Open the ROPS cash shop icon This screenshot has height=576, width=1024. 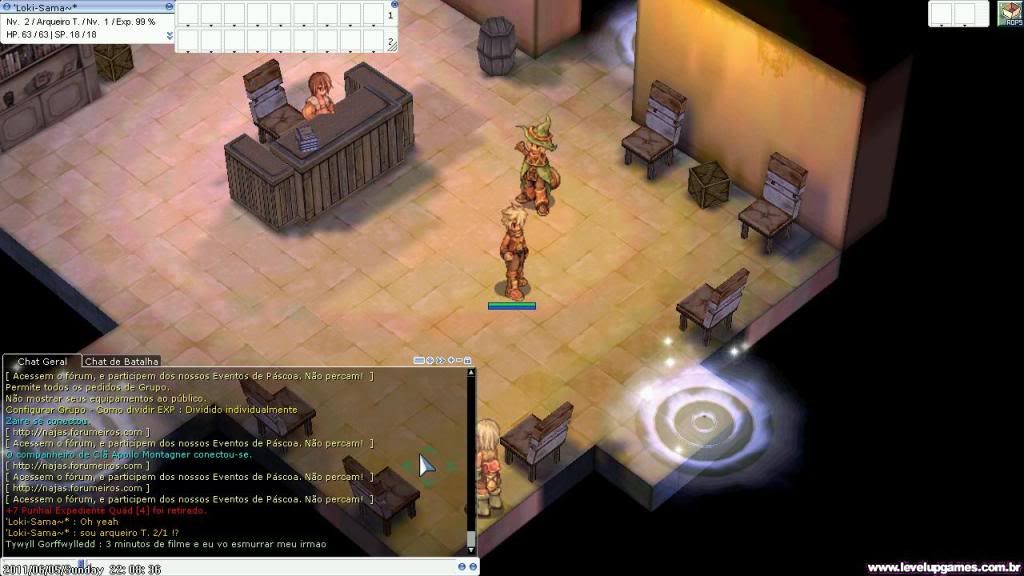(1009, 13)
